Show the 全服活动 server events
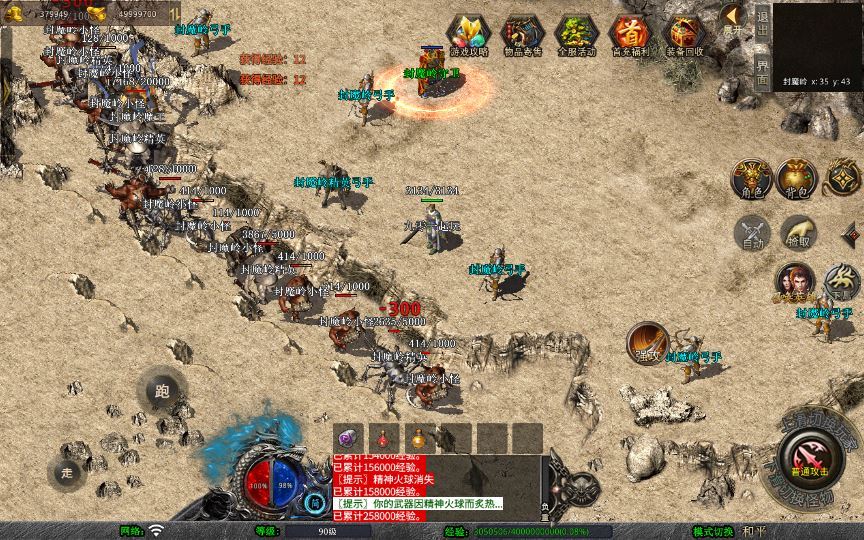 click(x=576, y=36)
